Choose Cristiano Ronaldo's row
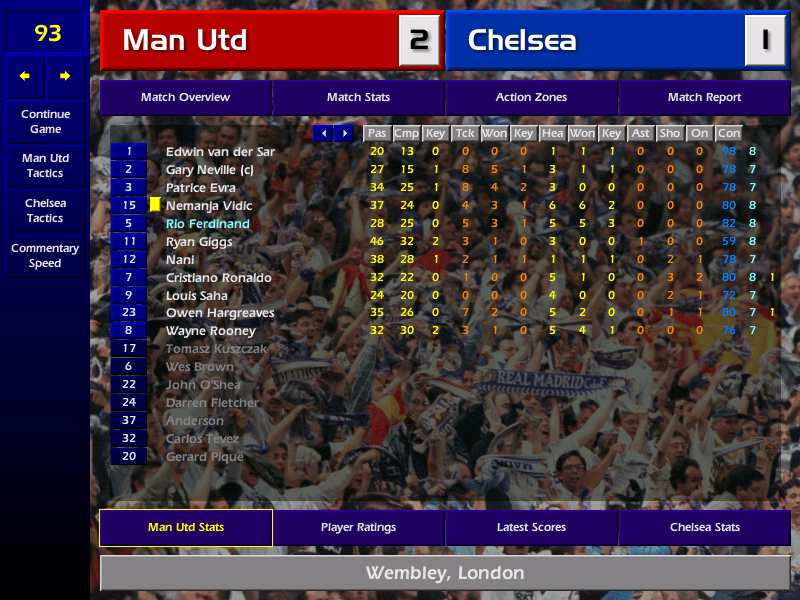This screenshot has height=600, width=800. pyautogui.click(x=218, y=278)
